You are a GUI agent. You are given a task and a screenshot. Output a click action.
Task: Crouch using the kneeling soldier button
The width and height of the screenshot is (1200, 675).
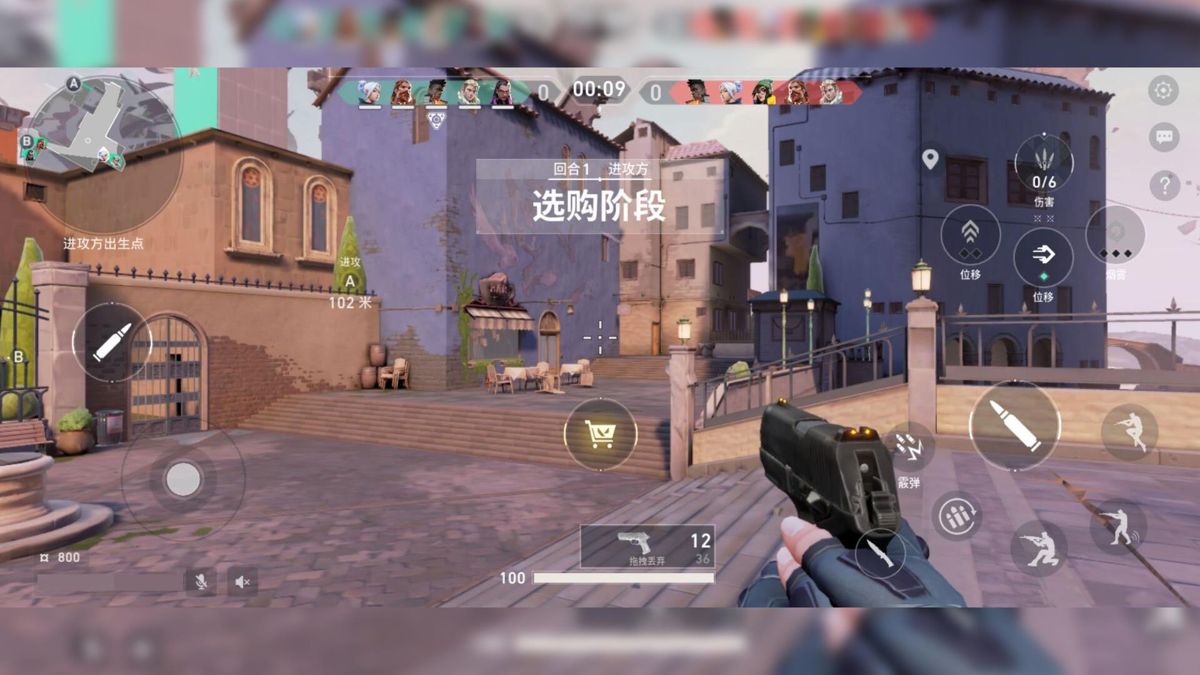pos(1038,548)
